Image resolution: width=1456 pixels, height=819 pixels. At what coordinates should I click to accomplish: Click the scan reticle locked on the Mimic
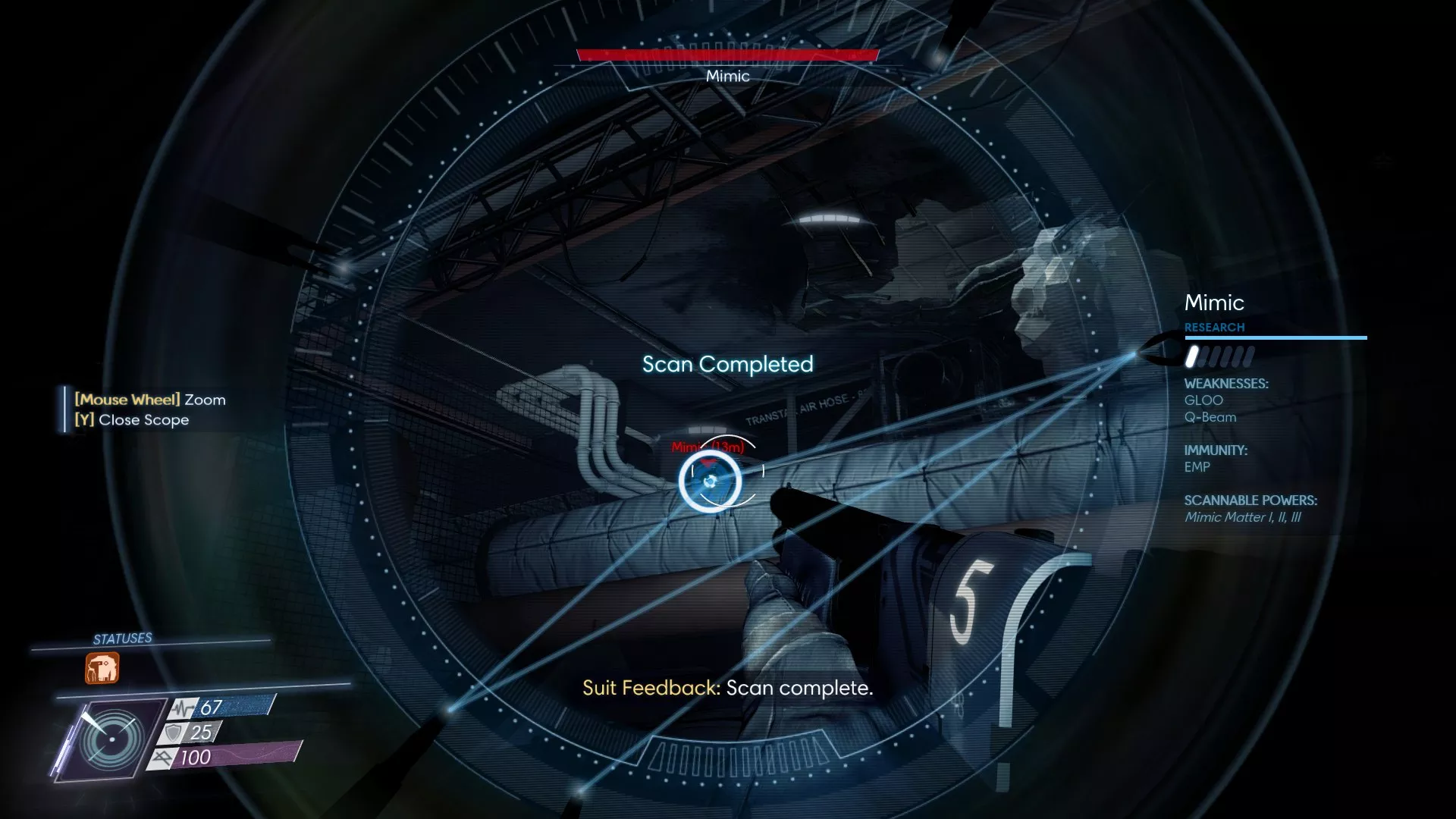tap(711, 483)
